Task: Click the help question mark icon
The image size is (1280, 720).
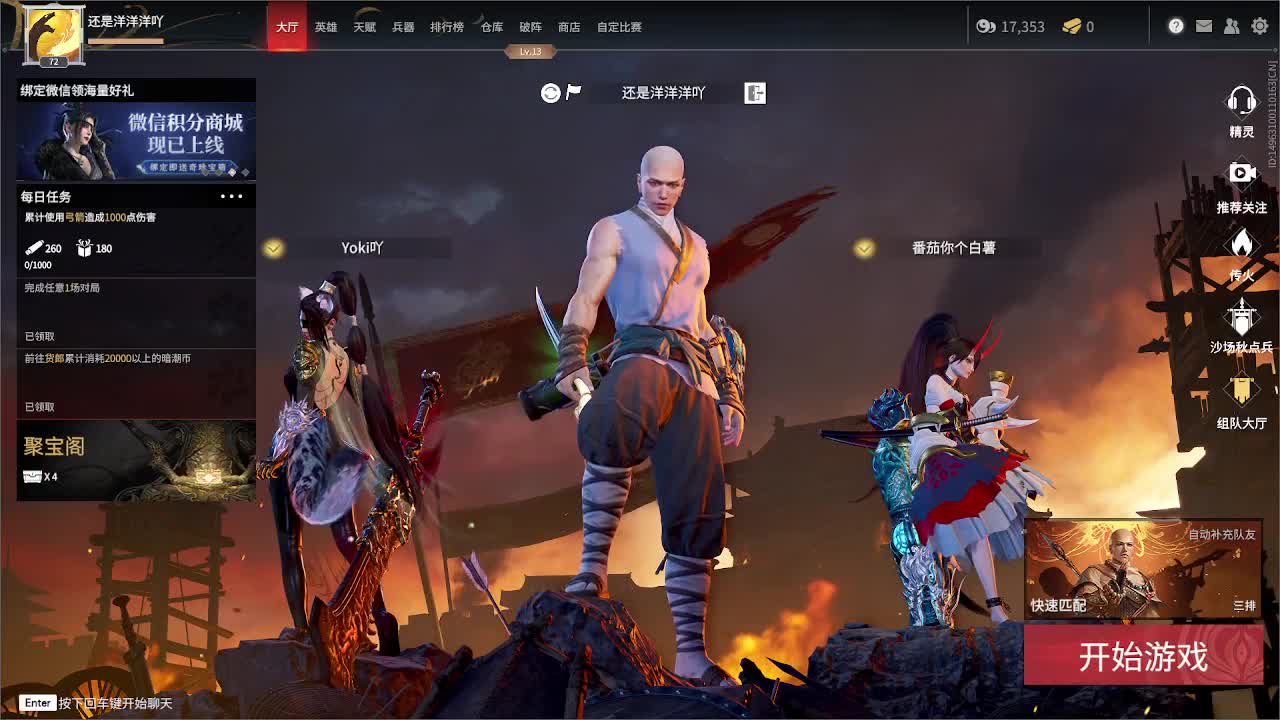Action: point(1174,27)
